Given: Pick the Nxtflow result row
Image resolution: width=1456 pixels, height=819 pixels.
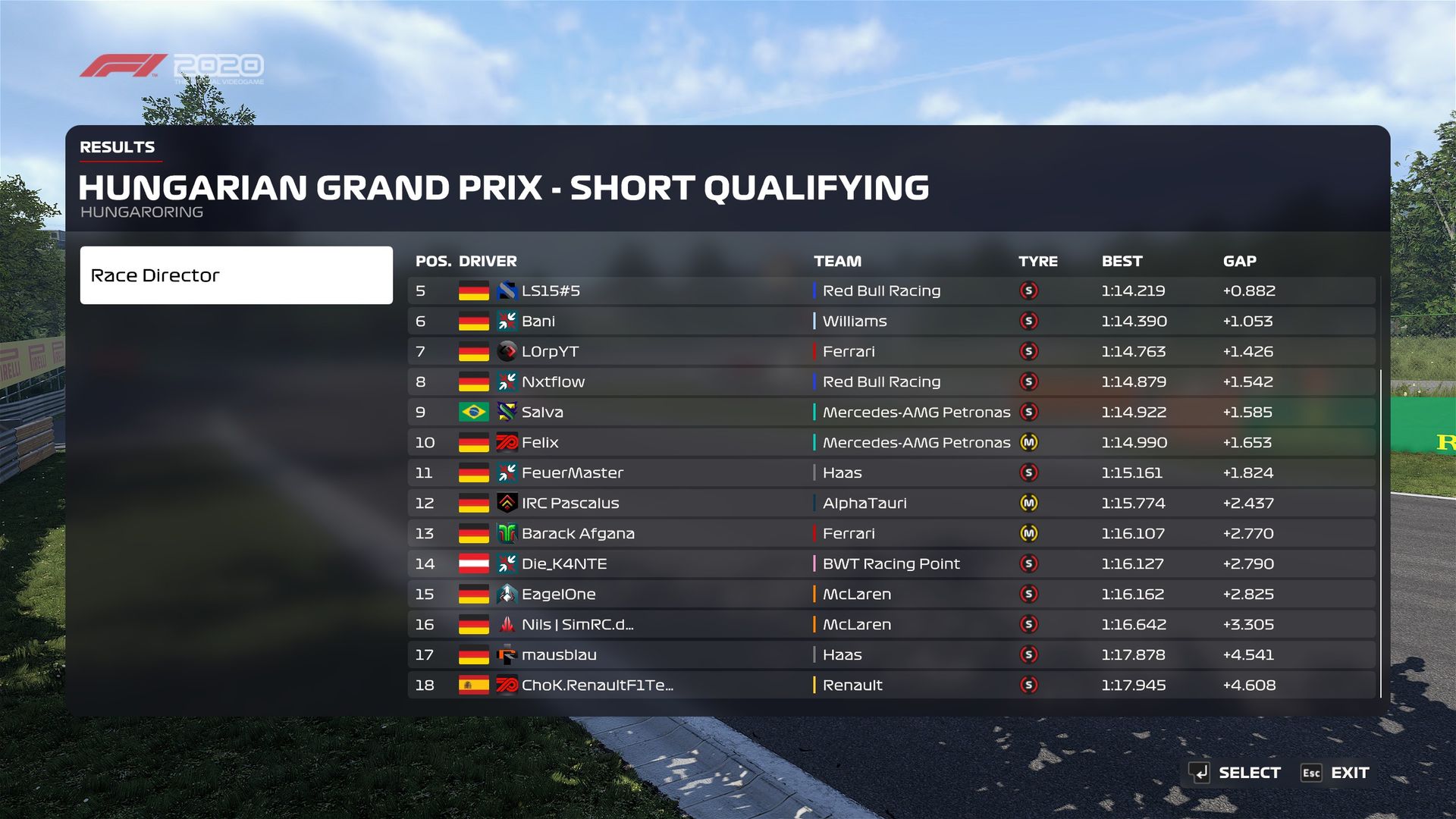Looking at the screenshot, I should (890, 381).
